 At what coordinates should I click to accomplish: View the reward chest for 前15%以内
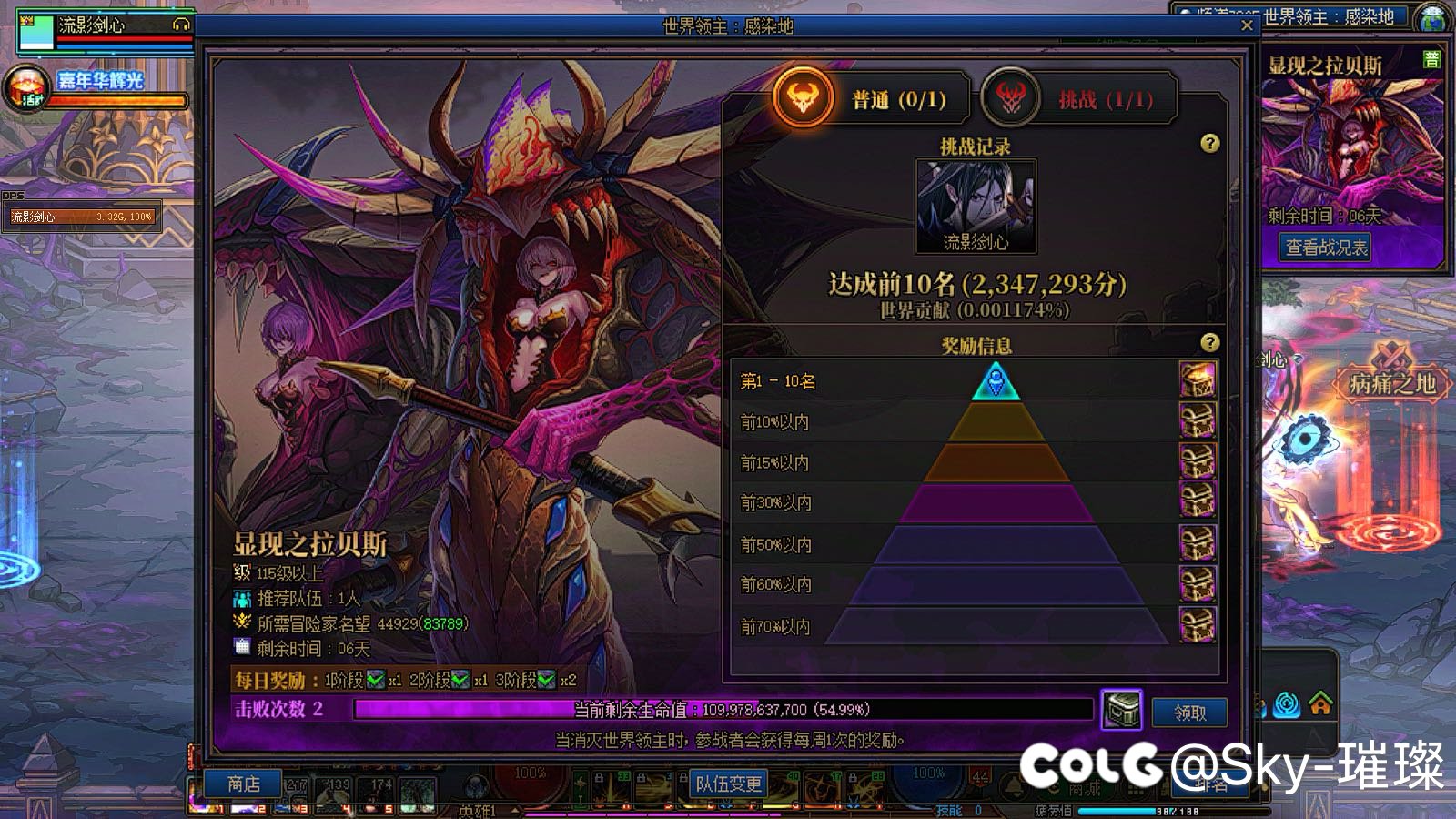click(1198, 461)
